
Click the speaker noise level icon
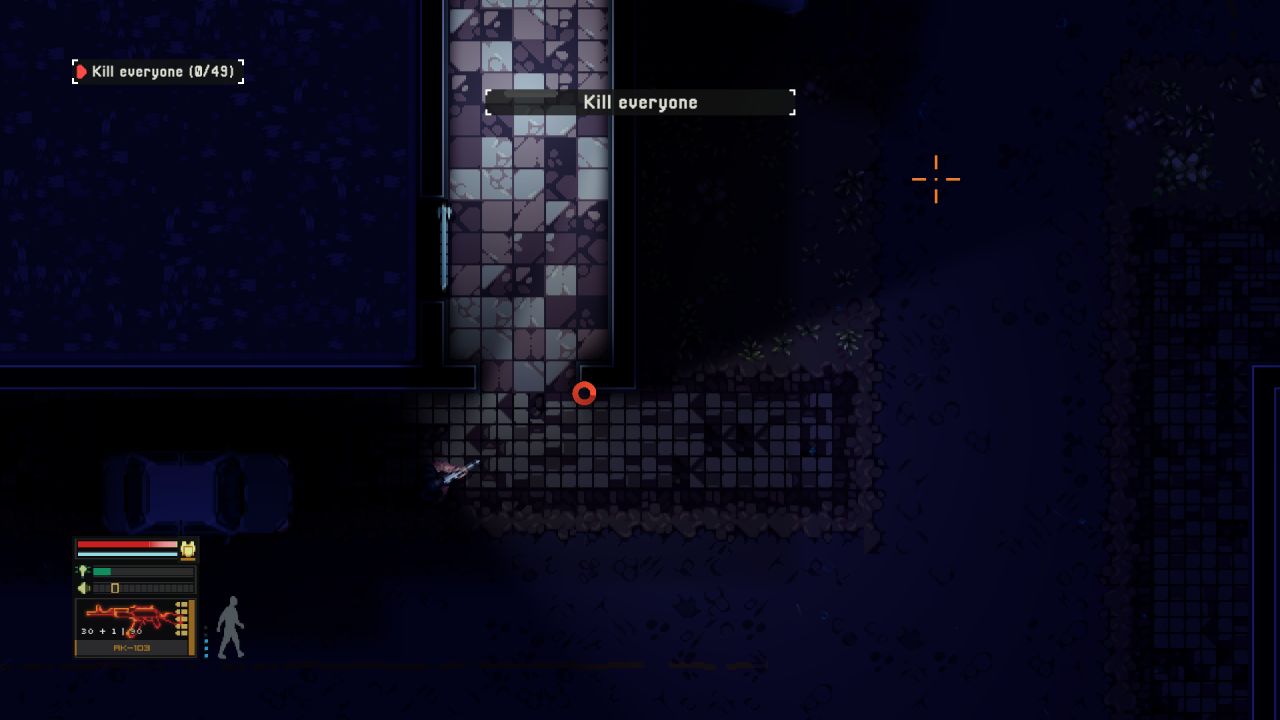(x=83, y=588)
